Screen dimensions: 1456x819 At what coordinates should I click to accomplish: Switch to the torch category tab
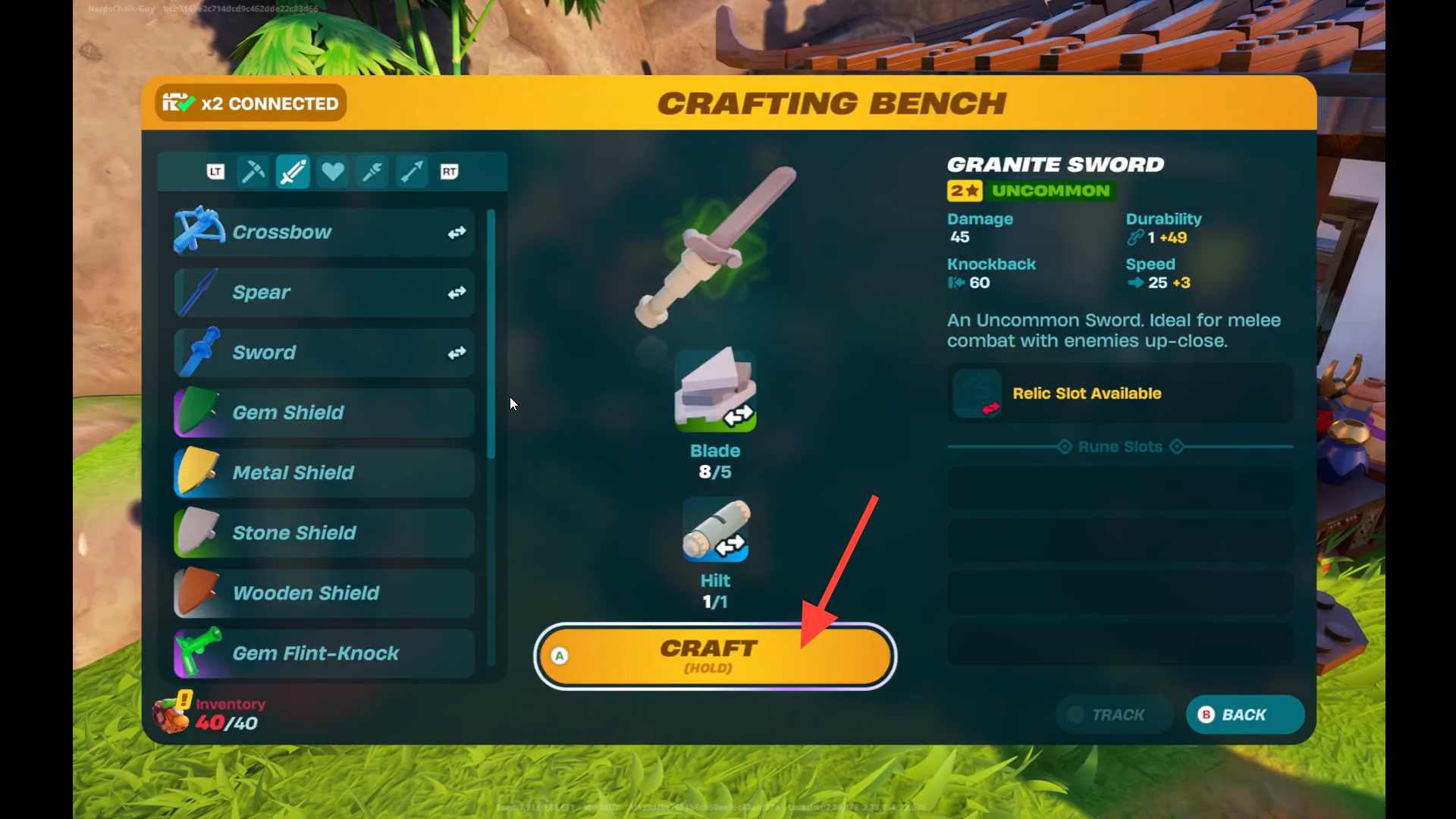point(372,172)
